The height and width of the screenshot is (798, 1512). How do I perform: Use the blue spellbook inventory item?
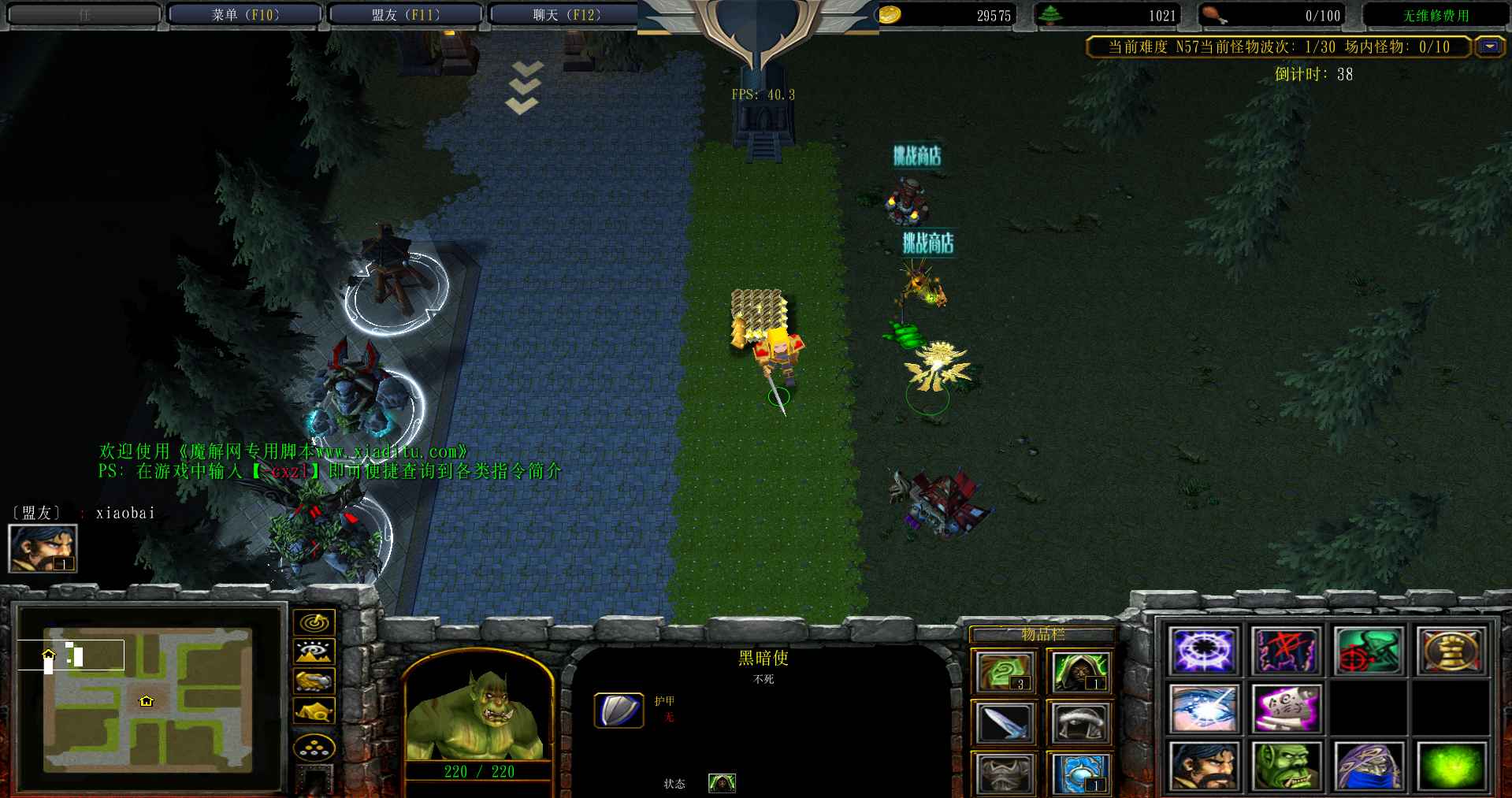pyautogui.click(x=1079, y=773)
